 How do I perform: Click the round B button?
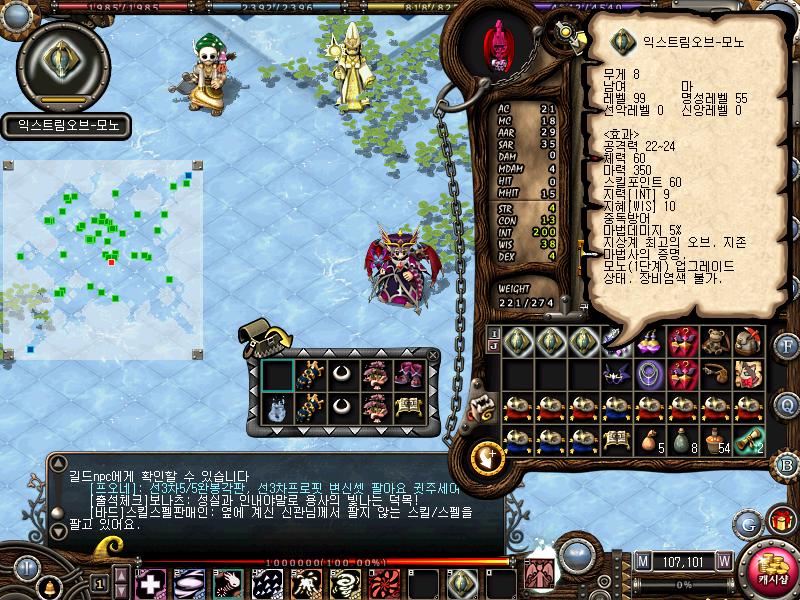point(787,464)
